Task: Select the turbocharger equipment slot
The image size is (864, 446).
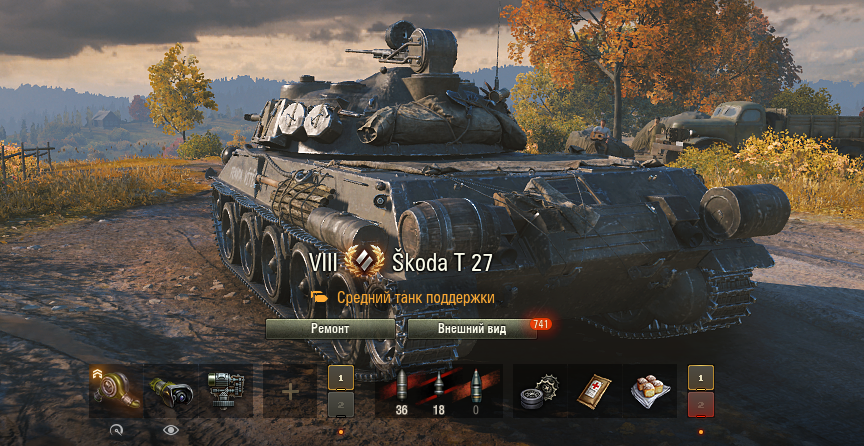Action: coord(113,390)
